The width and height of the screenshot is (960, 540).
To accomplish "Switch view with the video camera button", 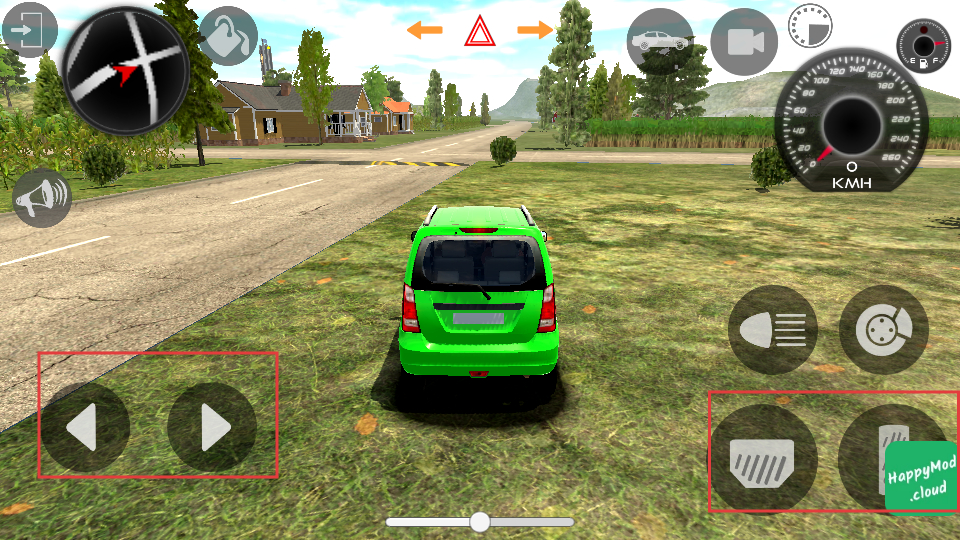I will (x=744, y=42).
